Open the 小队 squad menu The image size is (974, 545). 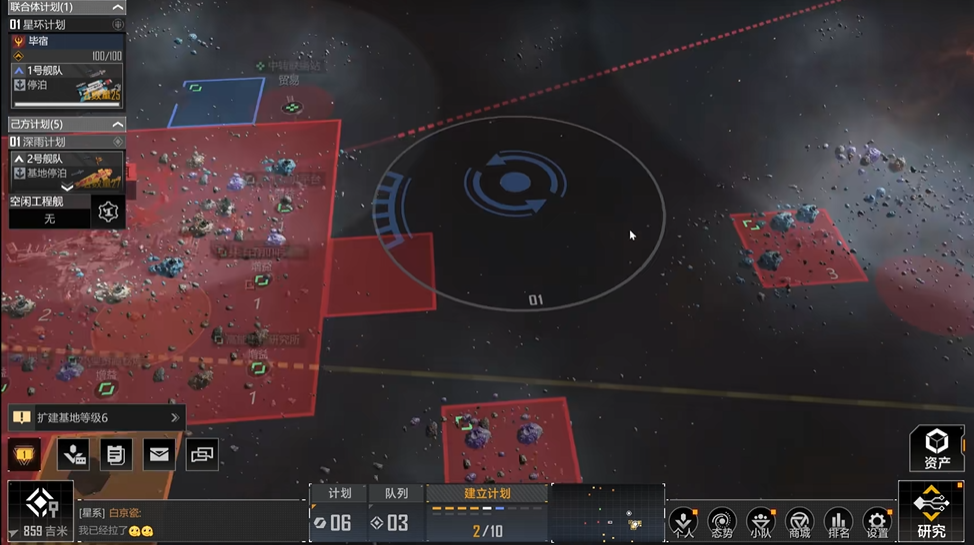(x=760, y=522)
